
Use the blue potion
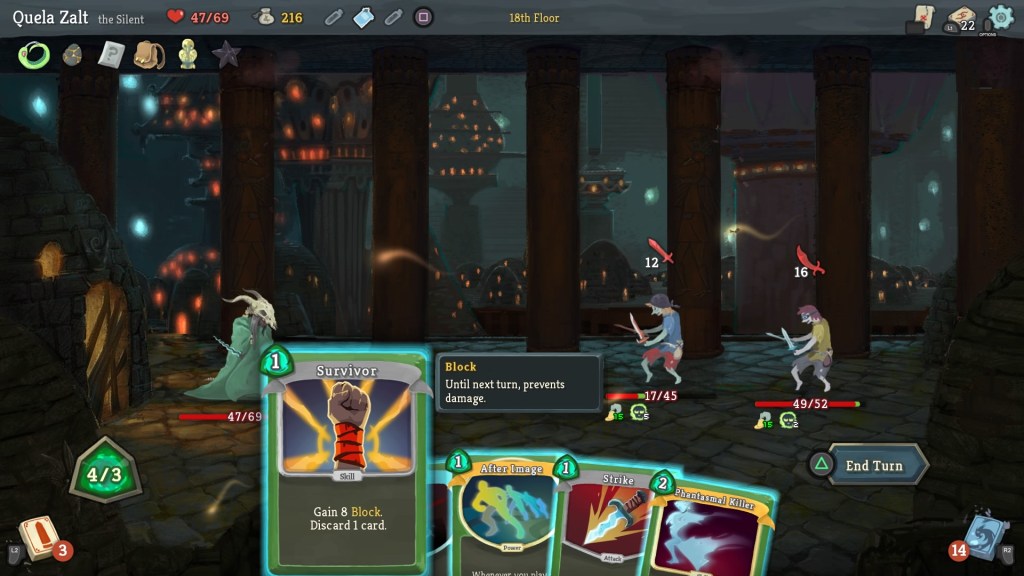tap(364, 17)
